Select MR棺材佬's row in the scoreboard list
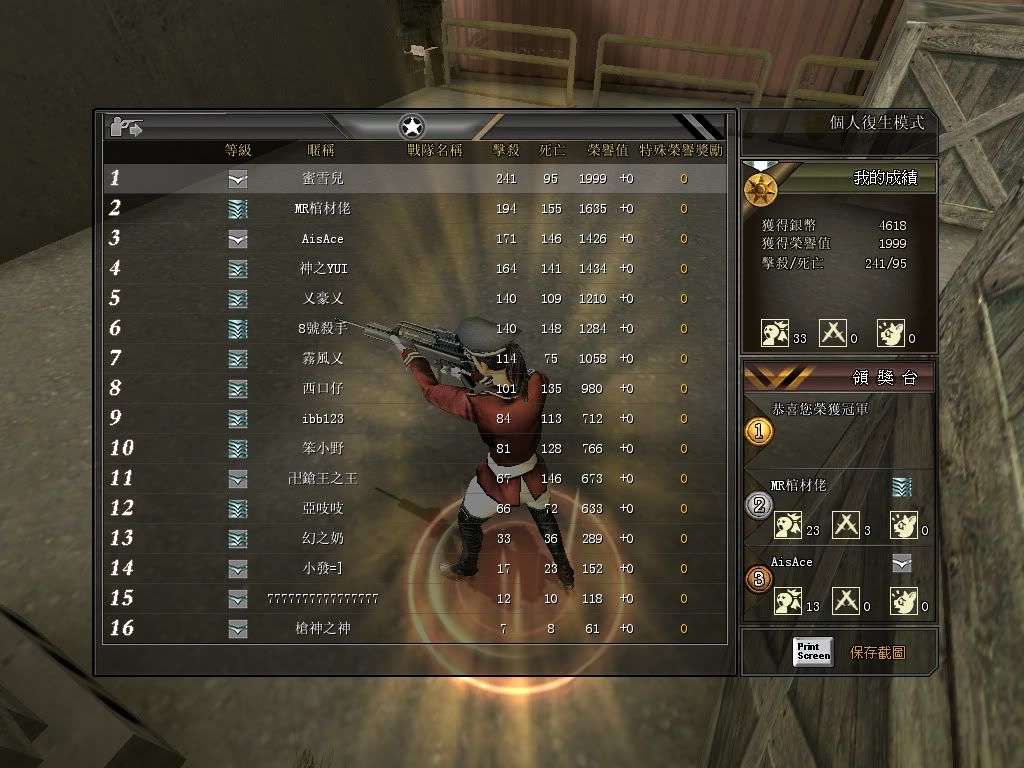Viewport: 1024px width, 768px height. tap(322, 209)
